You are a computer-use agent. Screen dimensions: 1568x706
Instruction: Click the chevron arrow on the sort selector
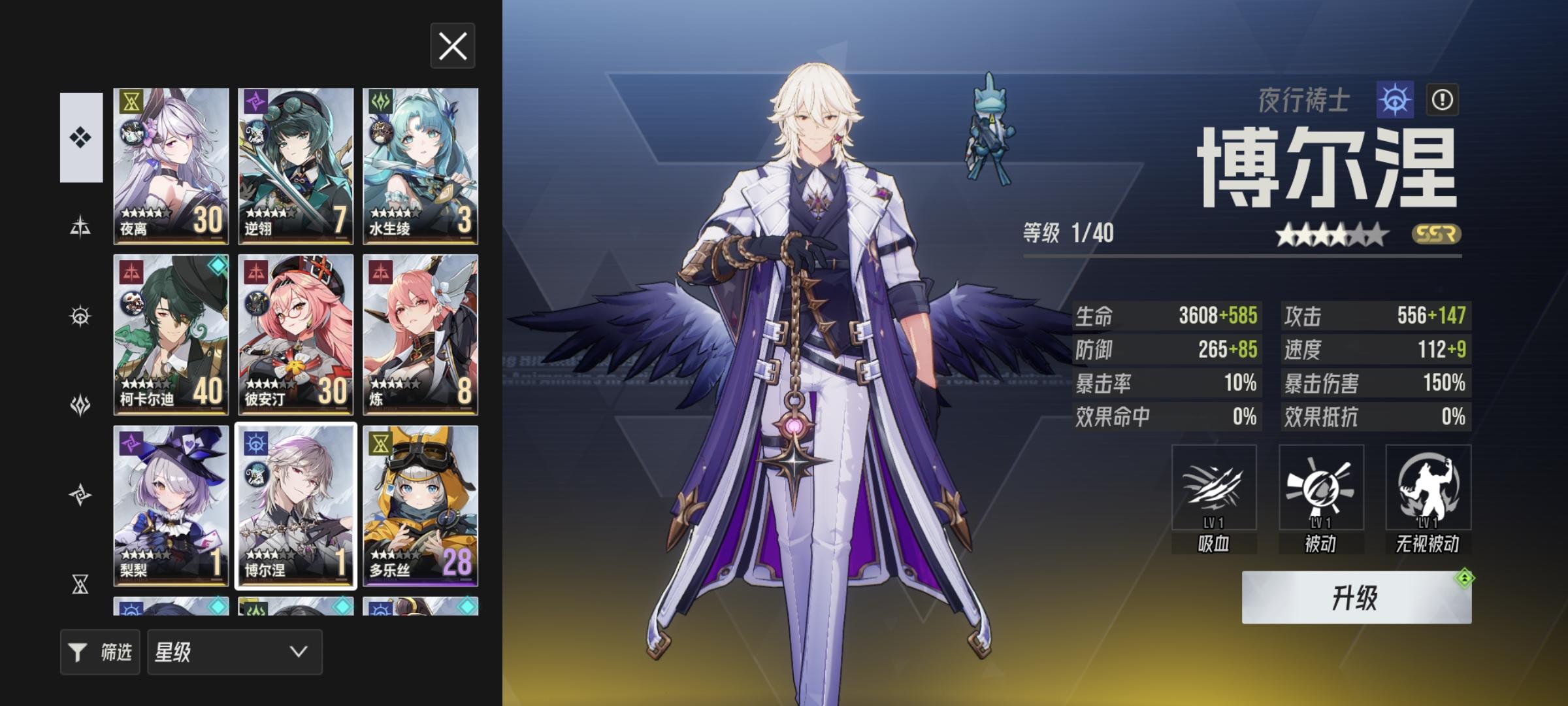click(x=297, y=652)
